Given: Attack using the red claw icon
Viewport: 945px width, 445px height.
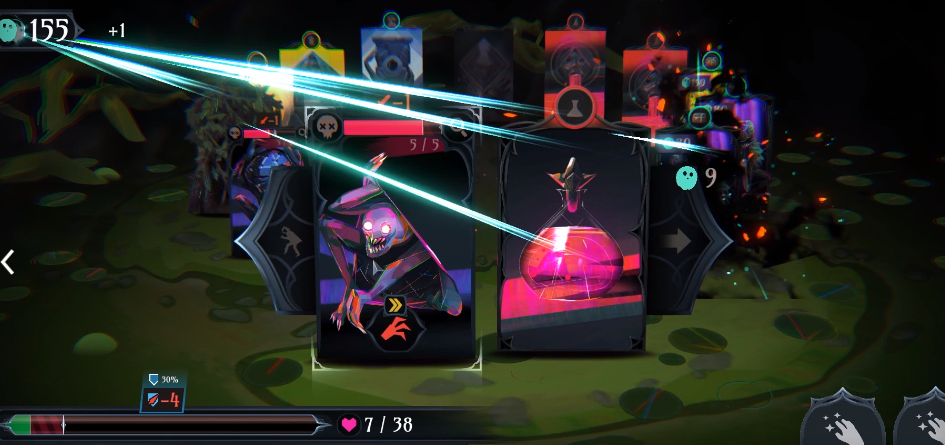Looking at the screenshot, I should click(x=398, y=329).
